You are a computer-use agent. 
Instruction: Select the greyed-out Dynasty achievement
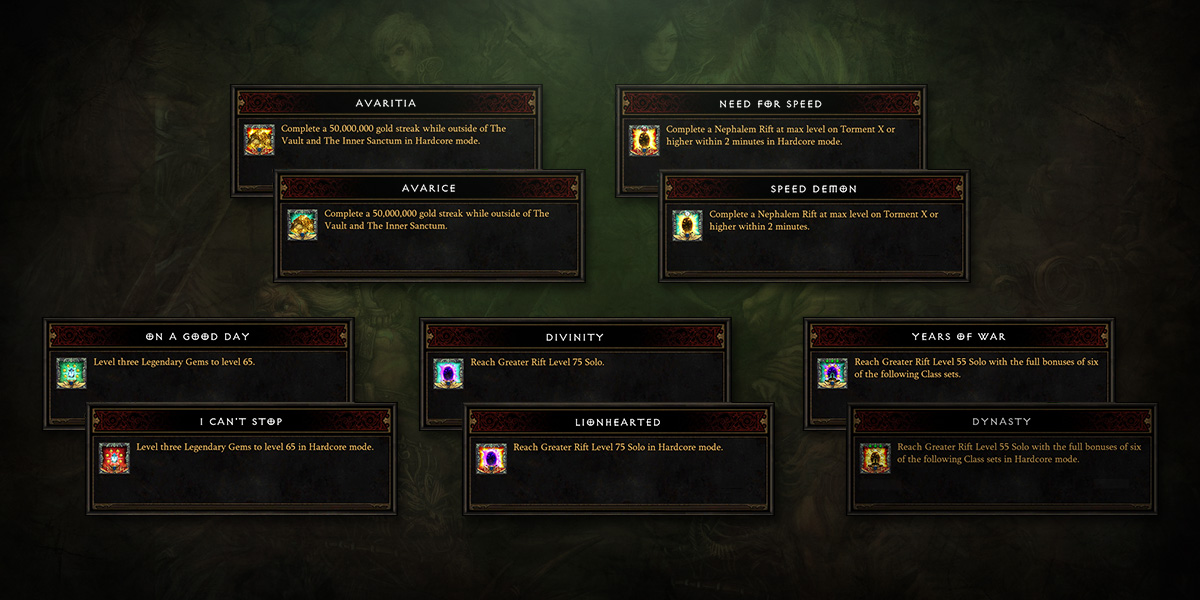tap(1001, 421)
